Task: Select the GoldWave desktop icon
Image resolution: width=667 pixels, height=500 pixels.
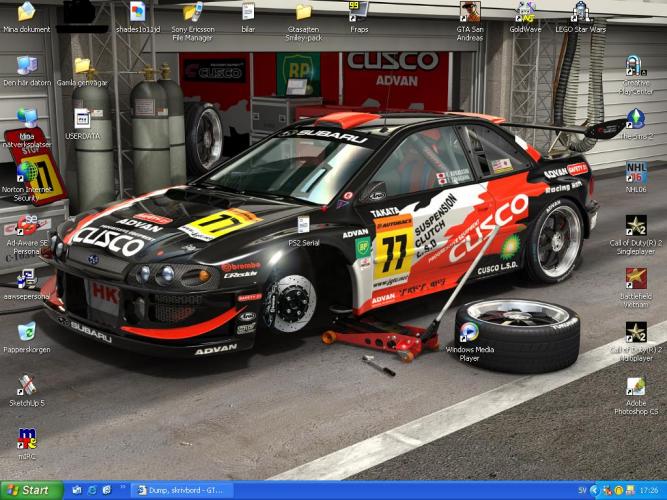Action: pos(525,13)
